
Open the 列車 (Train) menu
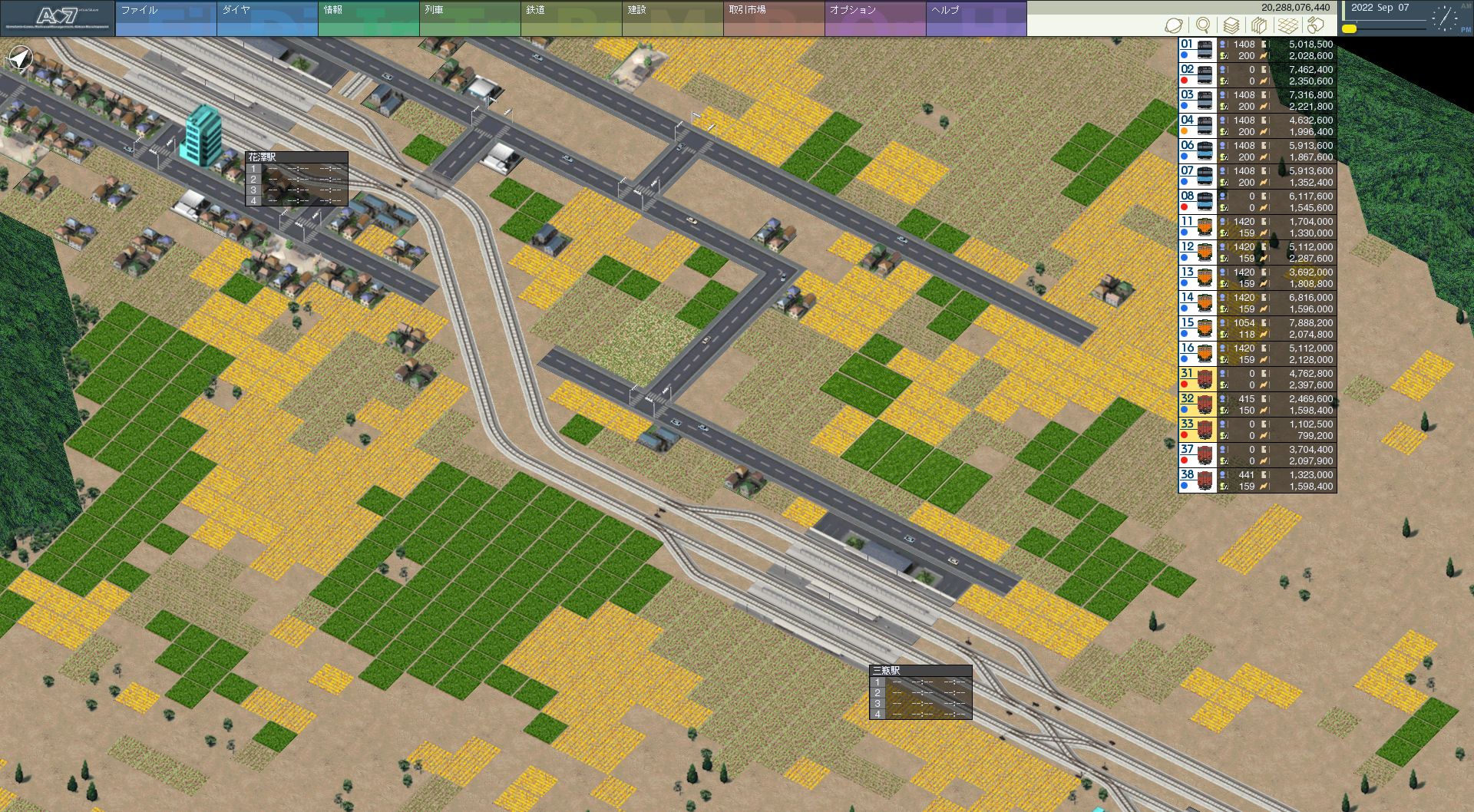pos(469,18)
